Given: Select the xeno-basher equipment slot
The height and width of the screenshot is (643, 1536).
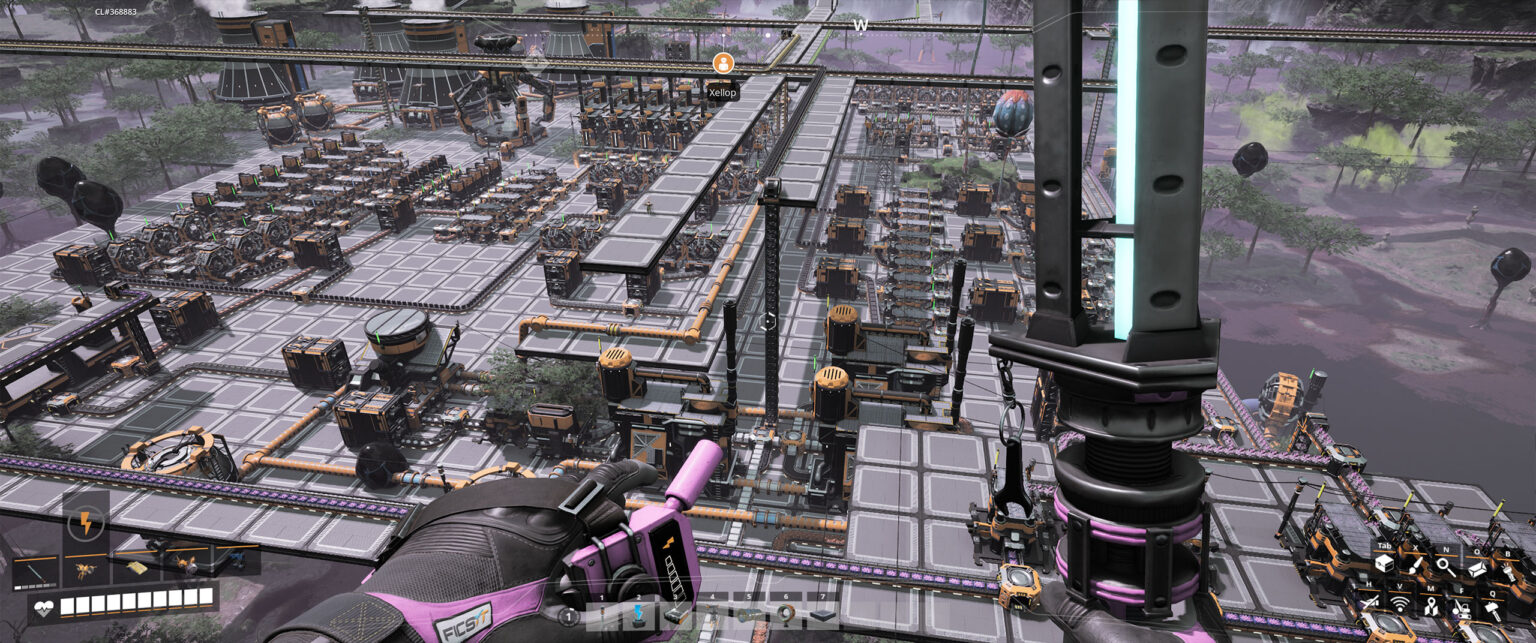Looking at the screenshot, I should (35, 568).
